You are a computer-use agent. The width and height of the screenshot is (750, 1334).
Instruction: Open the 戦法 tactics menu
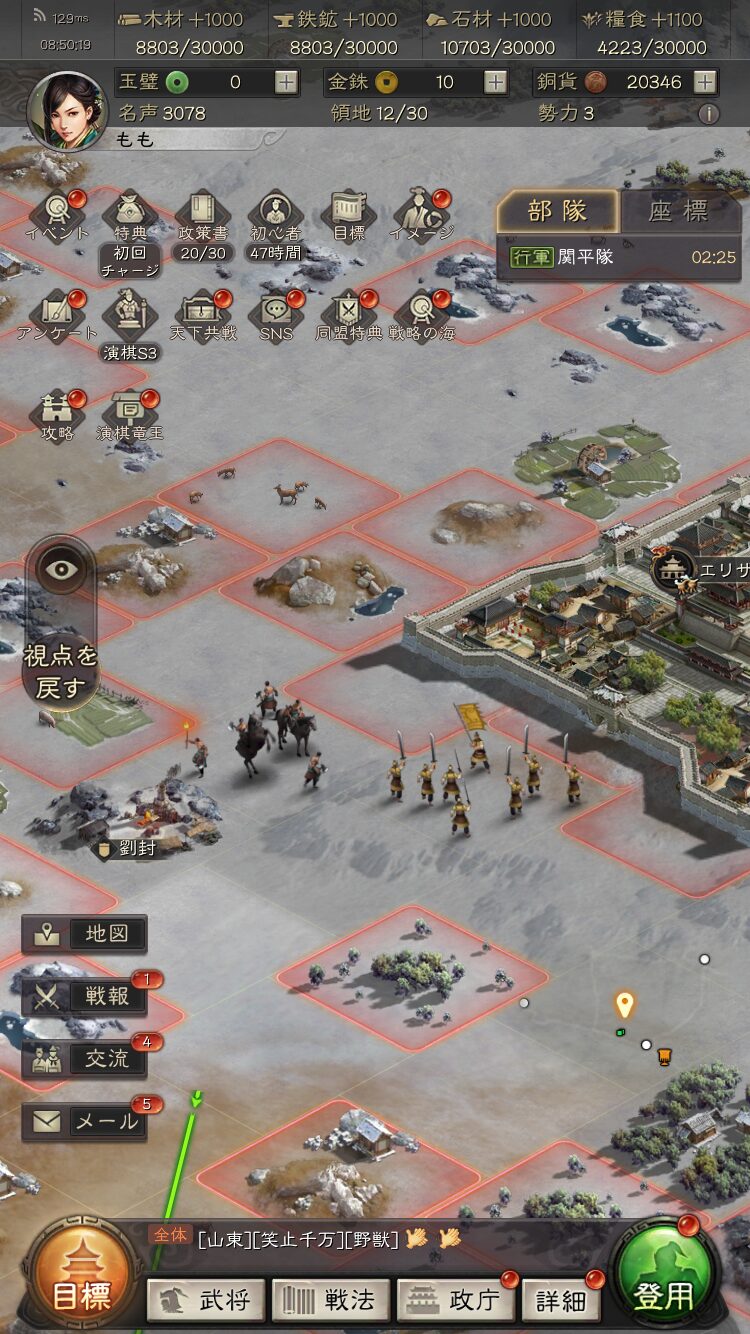click(x=331, y=1299)
